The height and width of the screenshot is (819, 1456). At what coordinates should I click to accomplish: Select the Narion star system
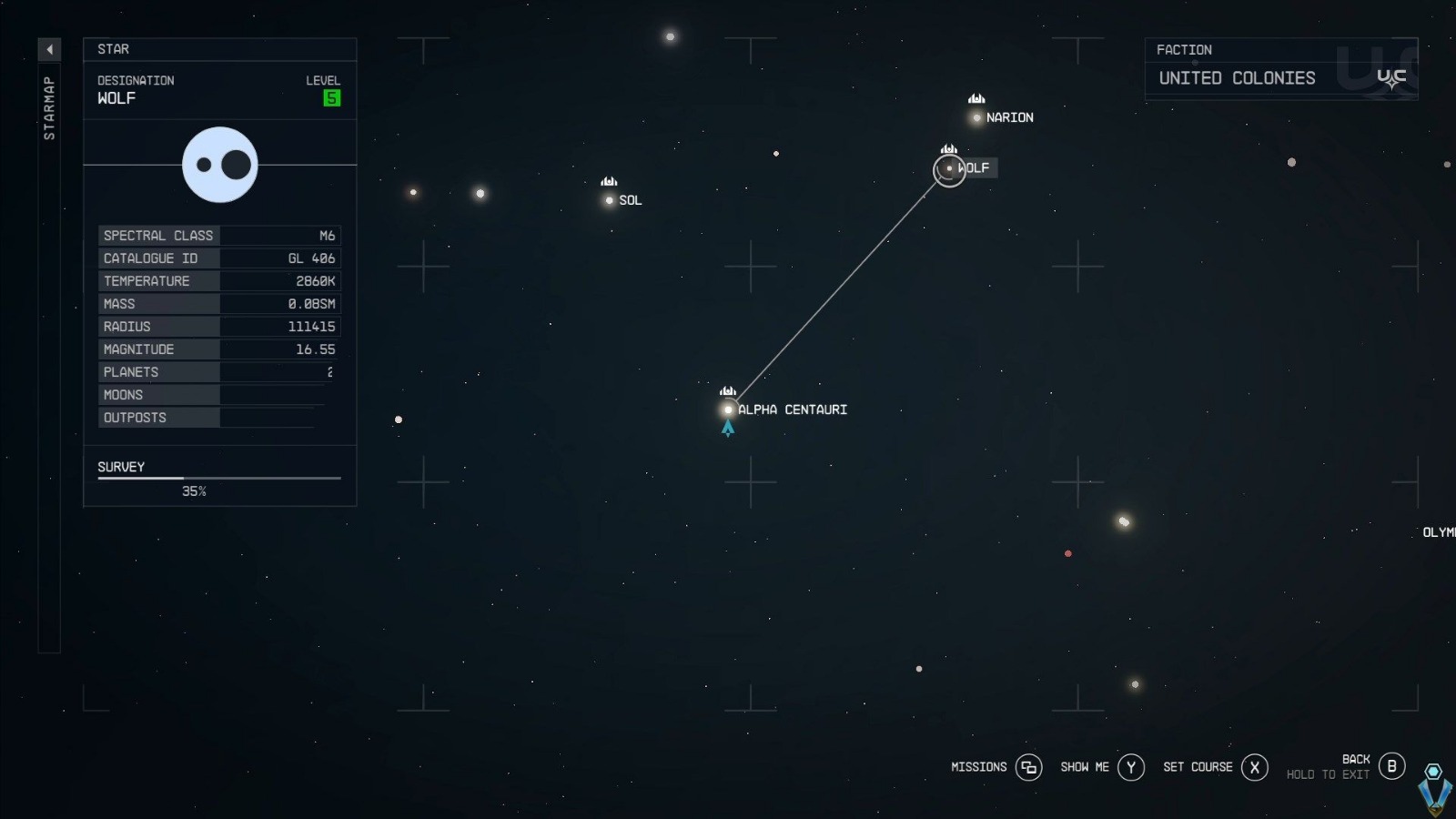coord(976,116)
